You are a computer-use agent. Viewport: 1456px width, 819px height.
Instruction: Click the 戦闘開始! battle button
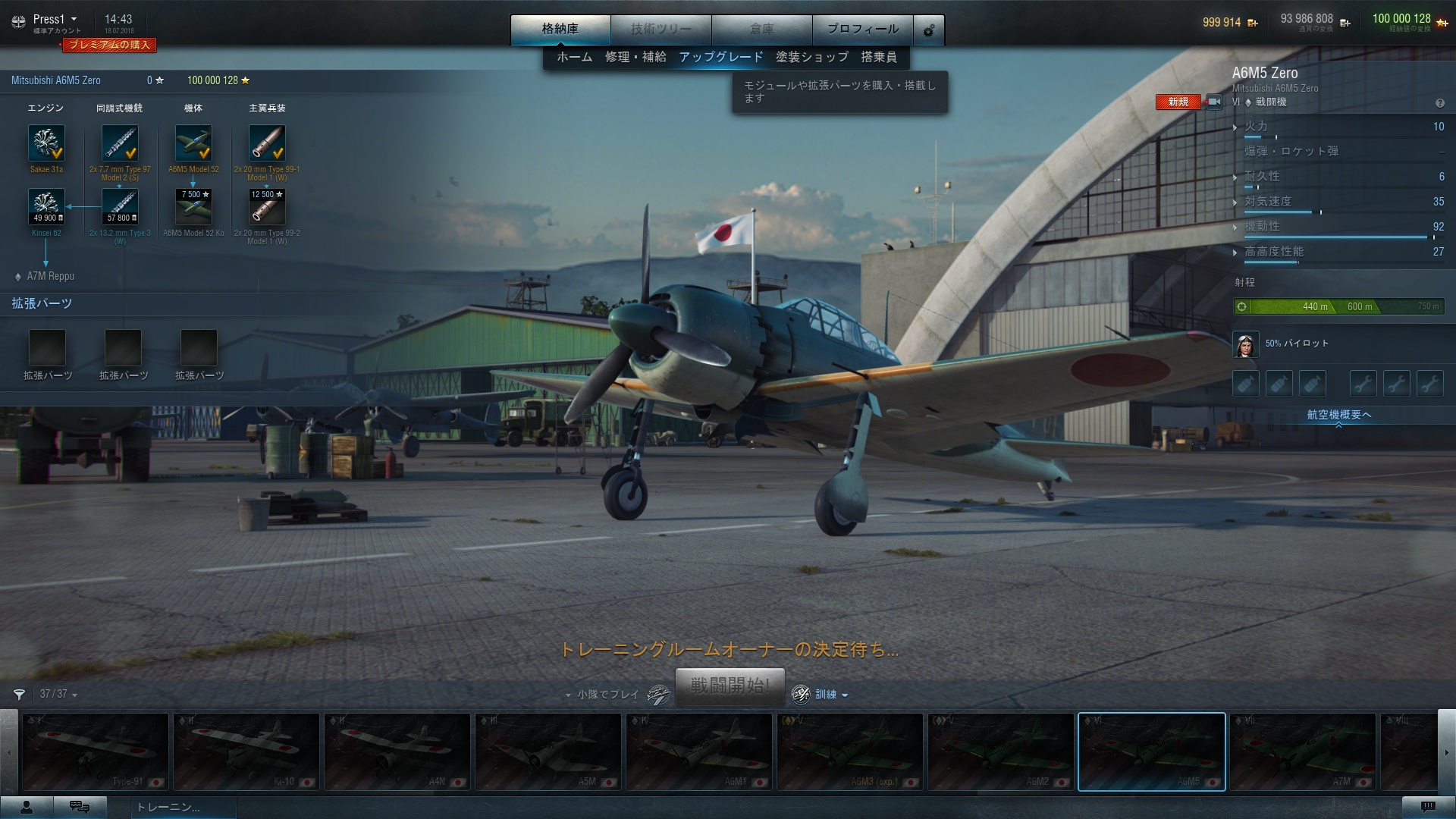coord(730,686)
